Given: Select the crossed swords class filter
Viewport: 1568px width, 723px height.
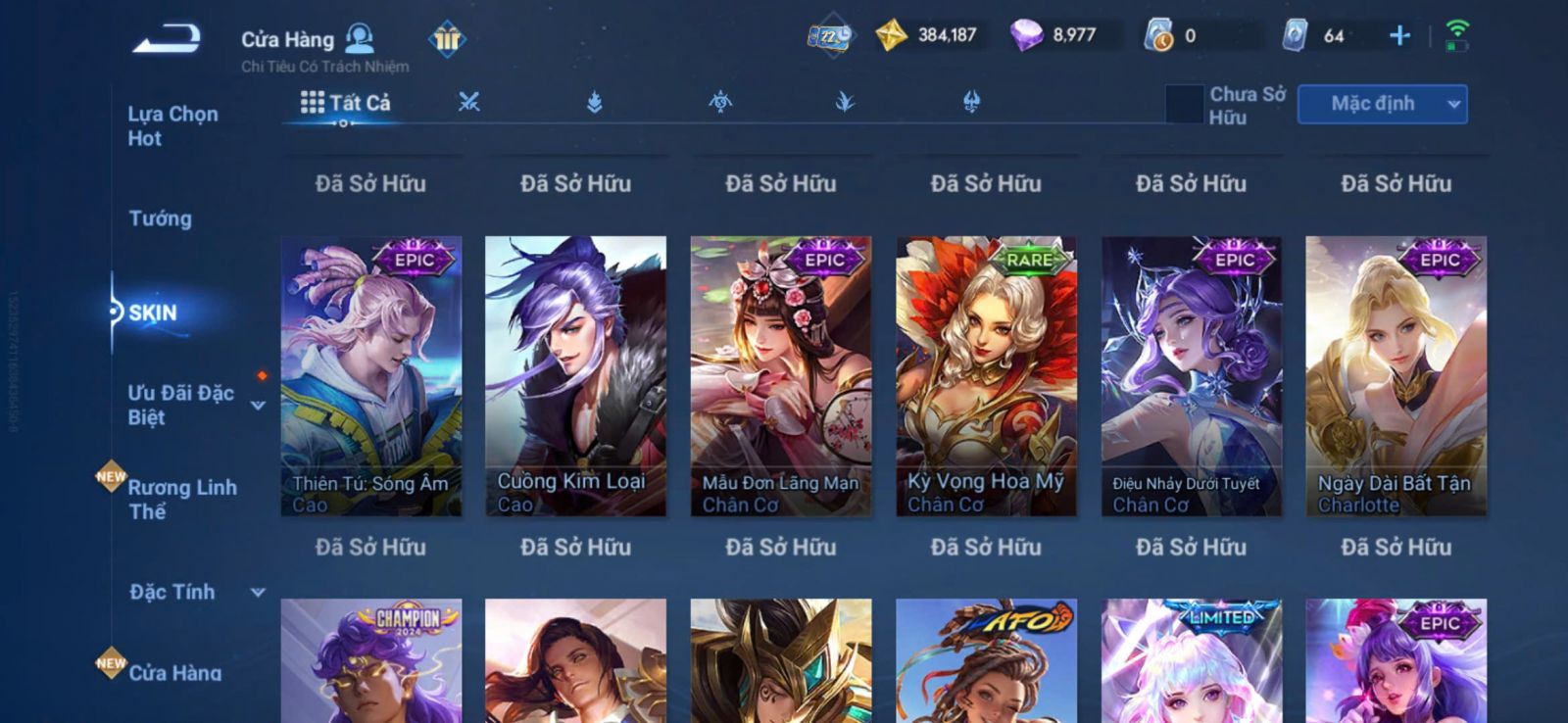Looking at the screenshot, I should 469,102.
